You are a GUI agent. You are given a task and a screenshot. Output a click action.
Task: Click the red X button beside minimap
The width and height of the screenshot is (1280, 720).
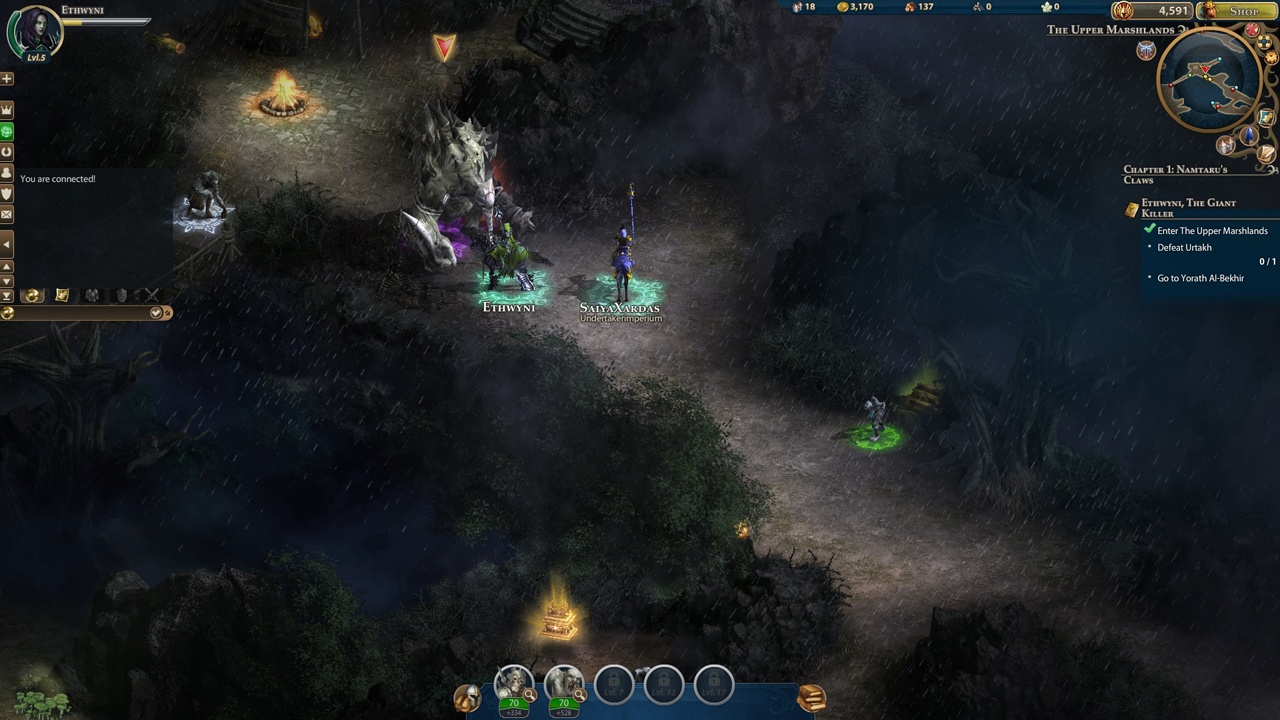pyautogui.click(x=1252, y=32)
